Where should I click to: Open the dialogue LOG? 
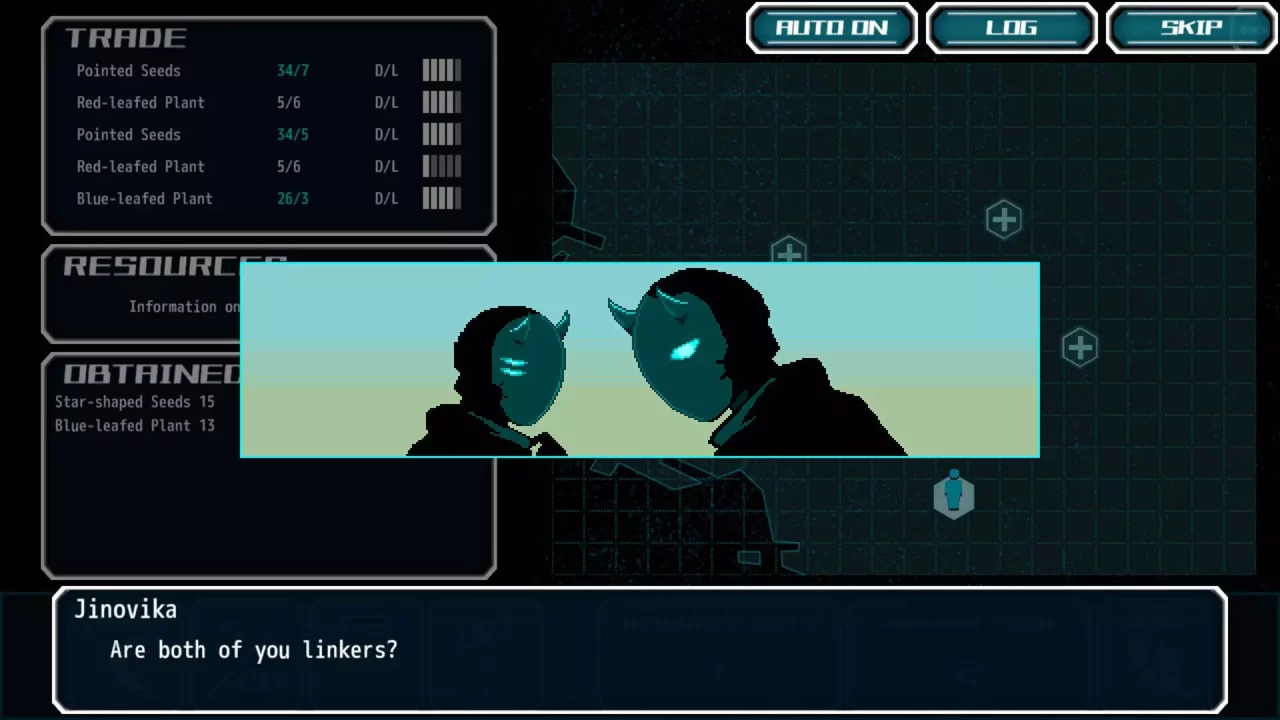click(x=1011, y=28)
